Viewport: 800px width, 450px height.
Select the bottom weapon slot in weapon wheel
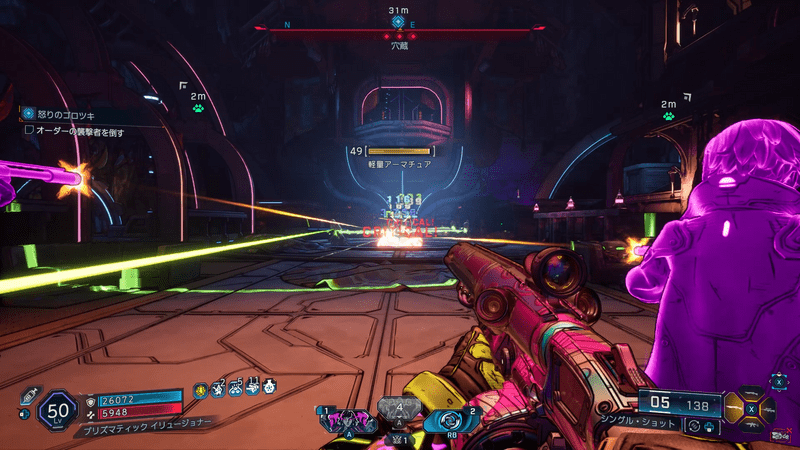click(750, 426)
